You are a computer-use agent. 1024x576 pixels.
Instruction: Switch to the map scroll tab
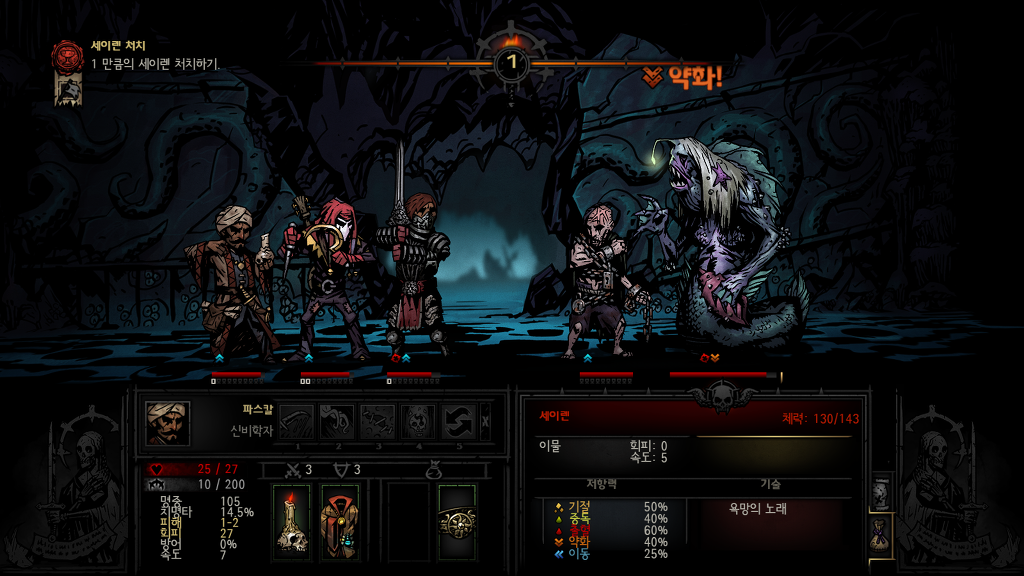pos(881,492)
